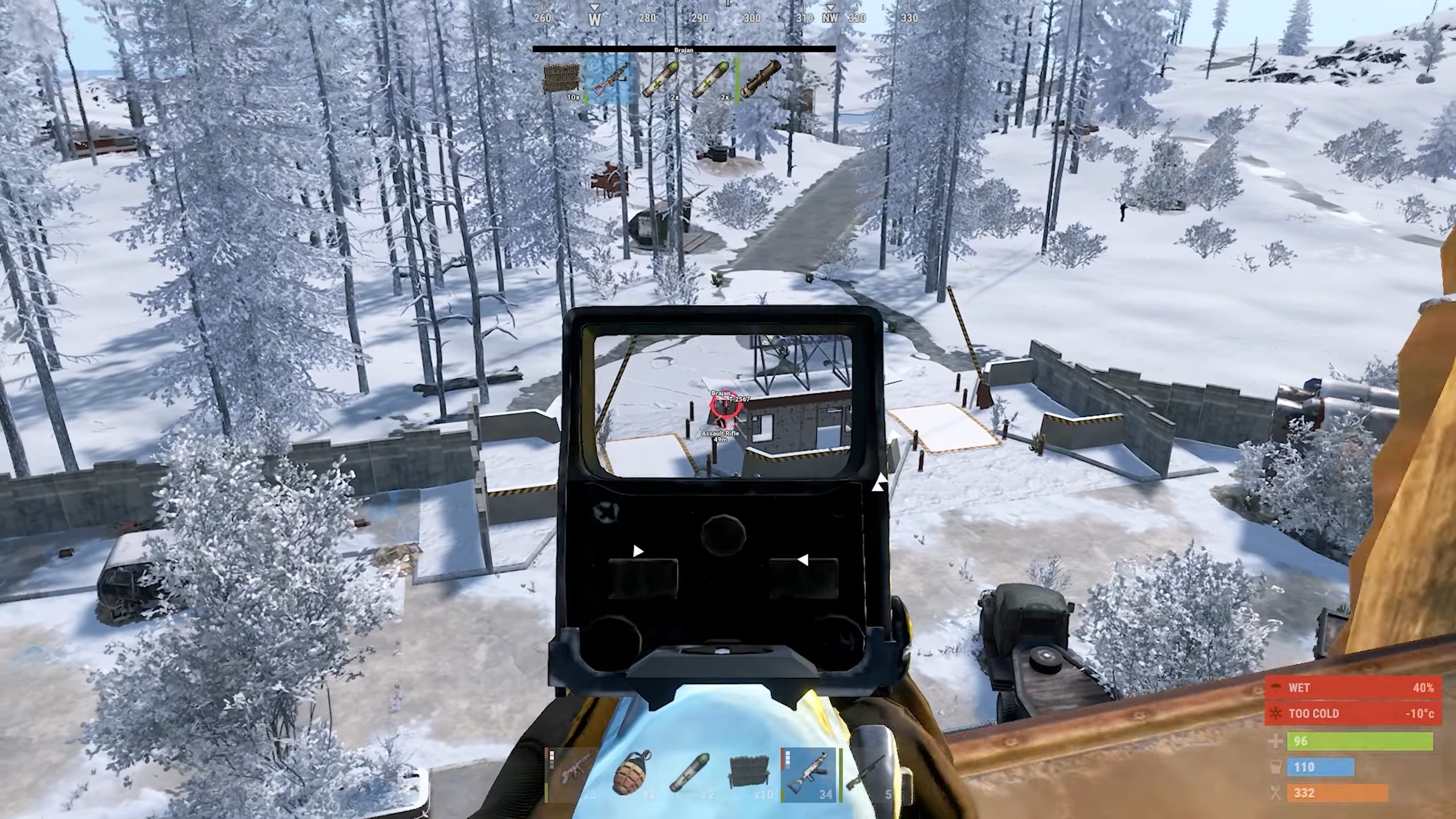Equip the grenade from the player hotbar
The image size is (1456, 819).
point(632,775)
